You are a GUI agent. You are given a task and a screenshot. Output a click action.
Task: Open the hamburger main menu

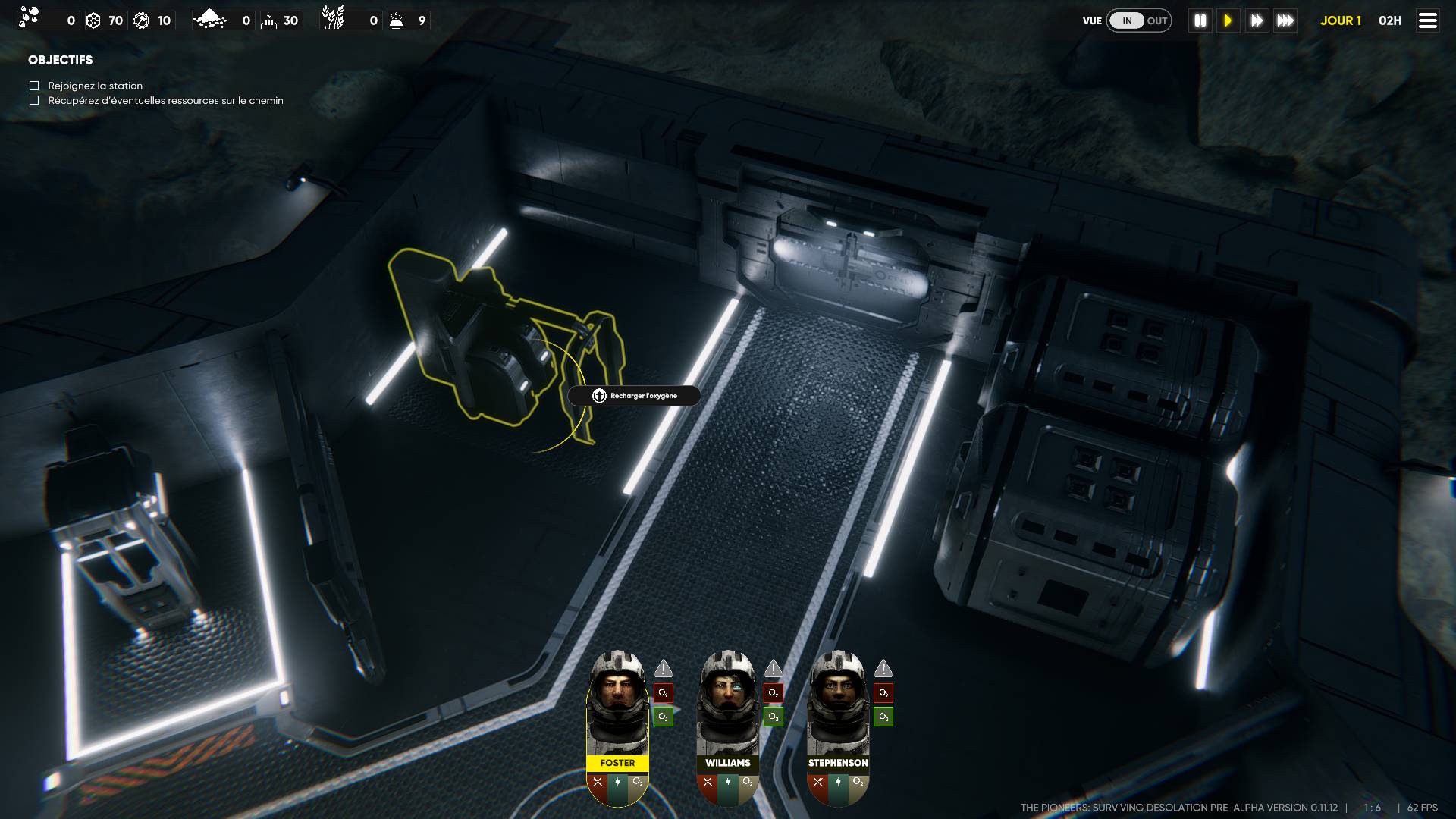(1427, 20)
